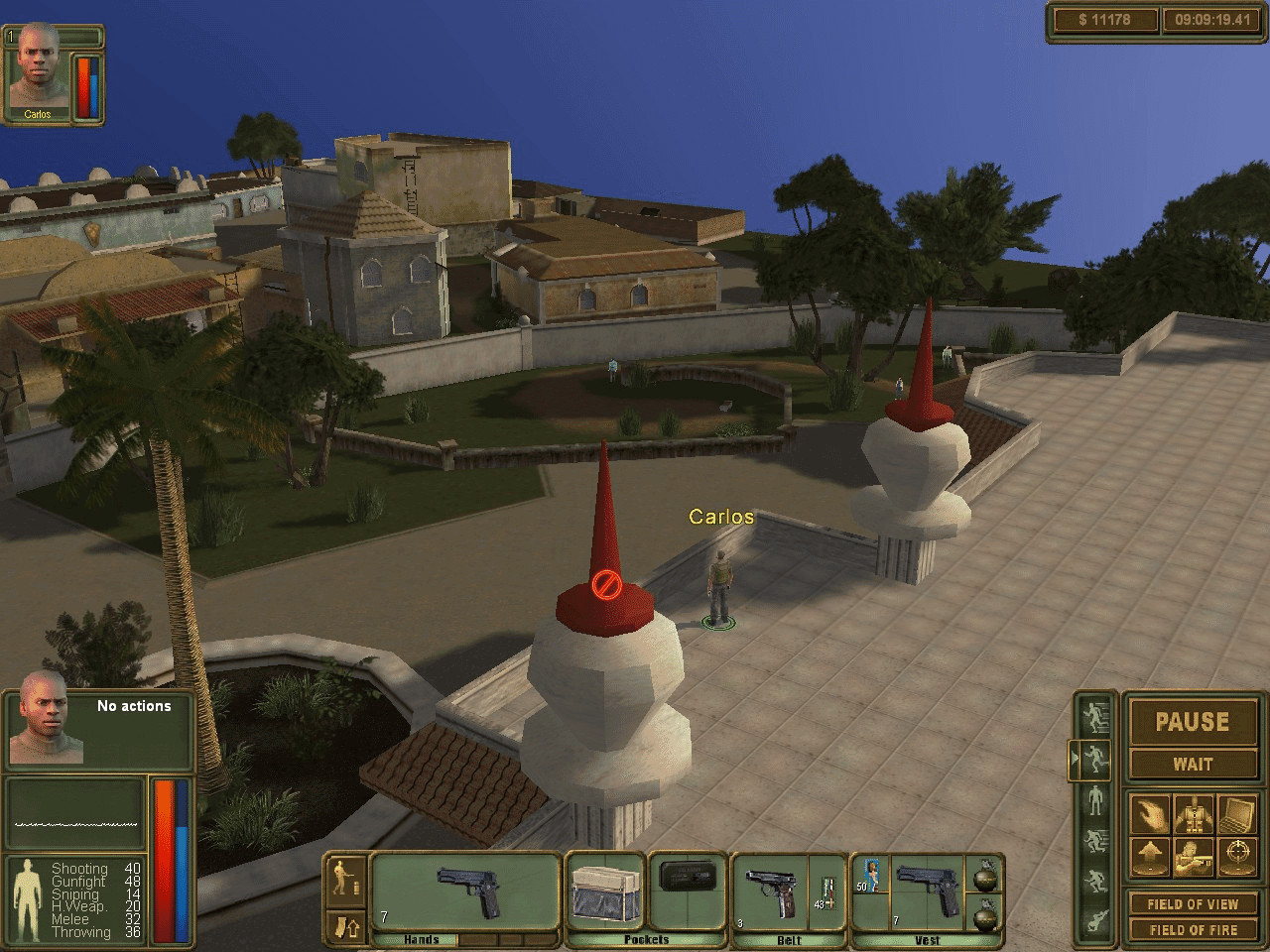
Task: Toggle the FIELD OF VIEW display
Action: point(1192,904)
